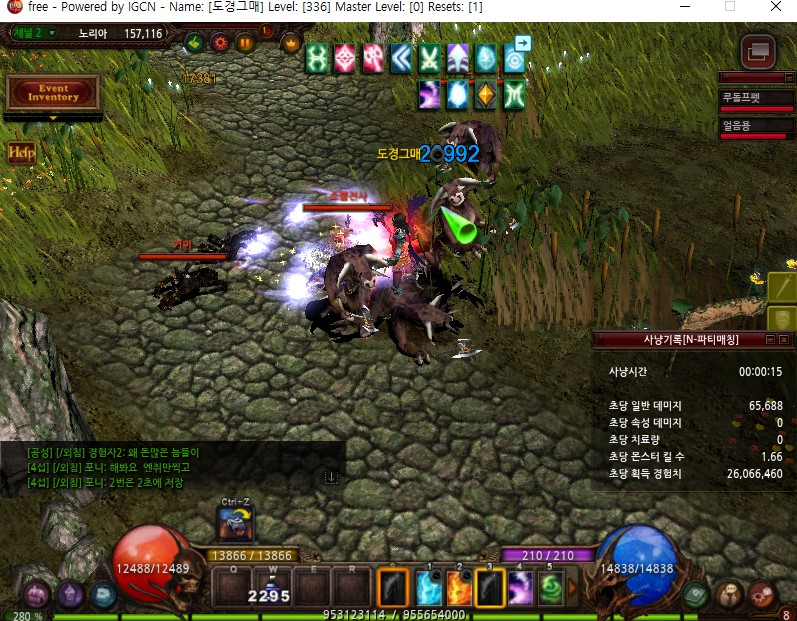Select skill slot 5 with green swirl
797x621 pixels.
[550, 587]
